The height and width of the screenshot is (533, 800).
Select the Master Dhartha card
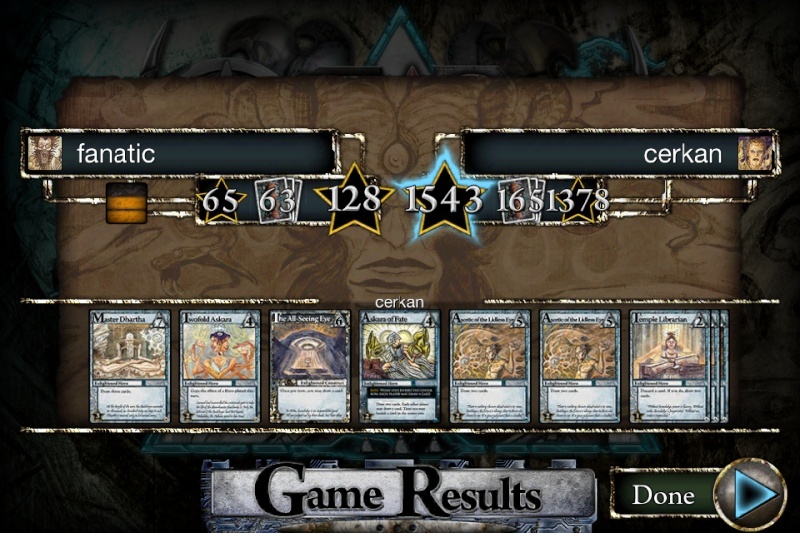pyautogui.click(x=130, y=365)
